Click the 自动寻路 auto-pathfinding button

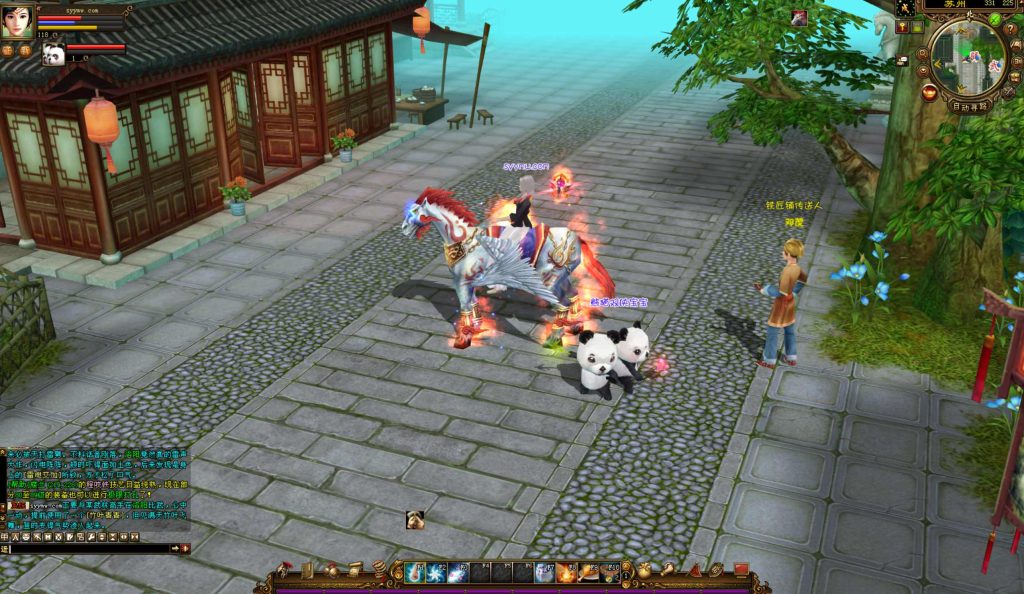coord(969,105)
